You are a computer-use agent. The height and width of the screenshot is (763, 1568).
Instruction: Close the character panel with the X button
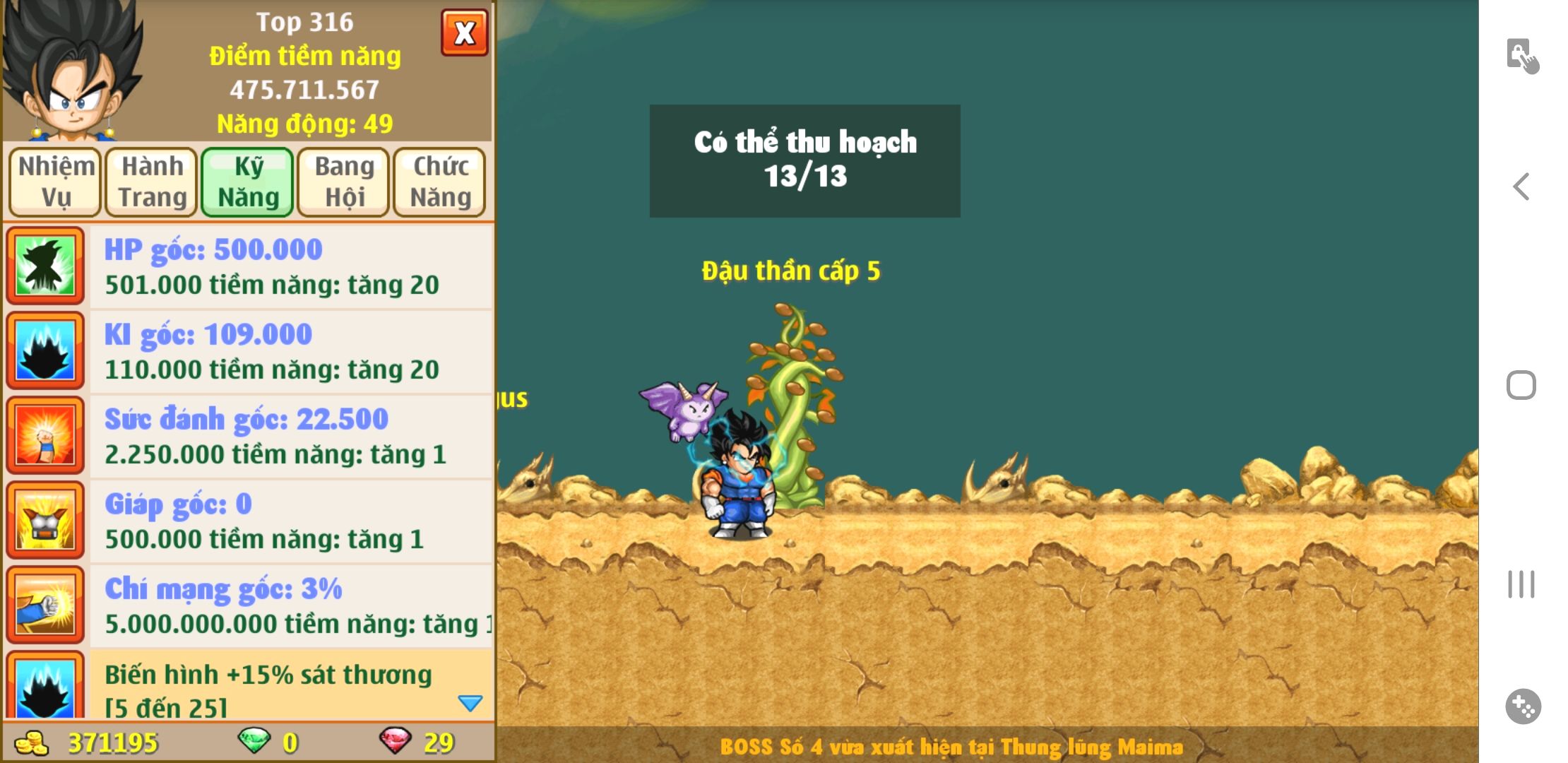[x=464, y=33]
